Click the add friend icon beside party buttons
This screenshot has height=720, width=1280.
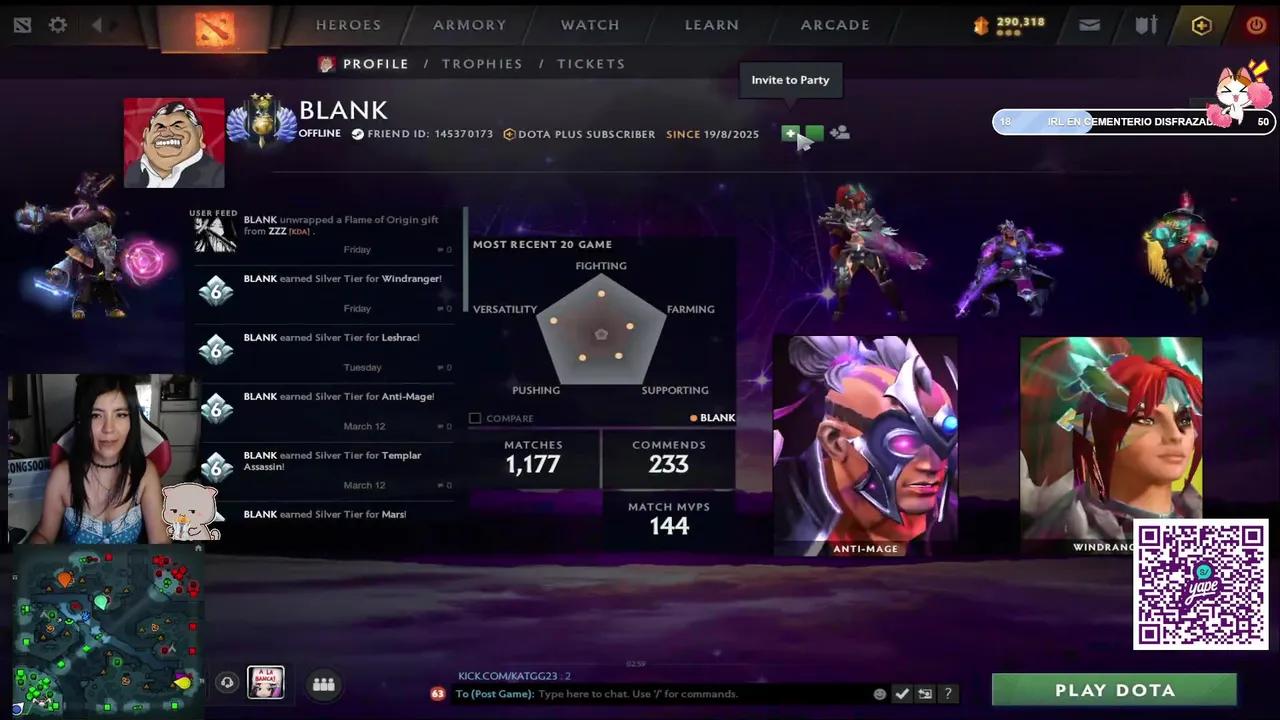[x=839, y=133]
